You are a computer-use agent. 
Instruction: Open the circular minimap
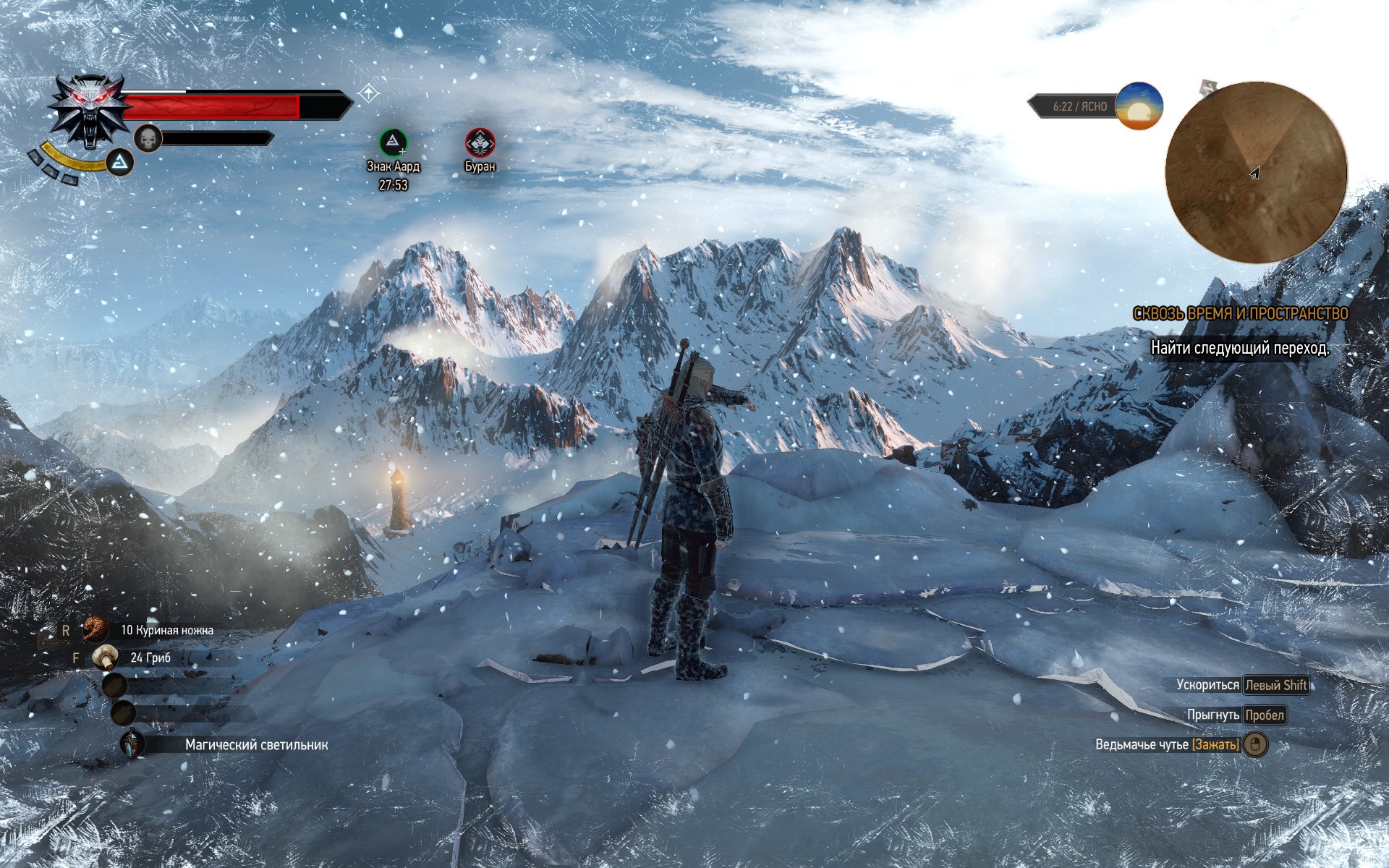(x=1256, y=172)
